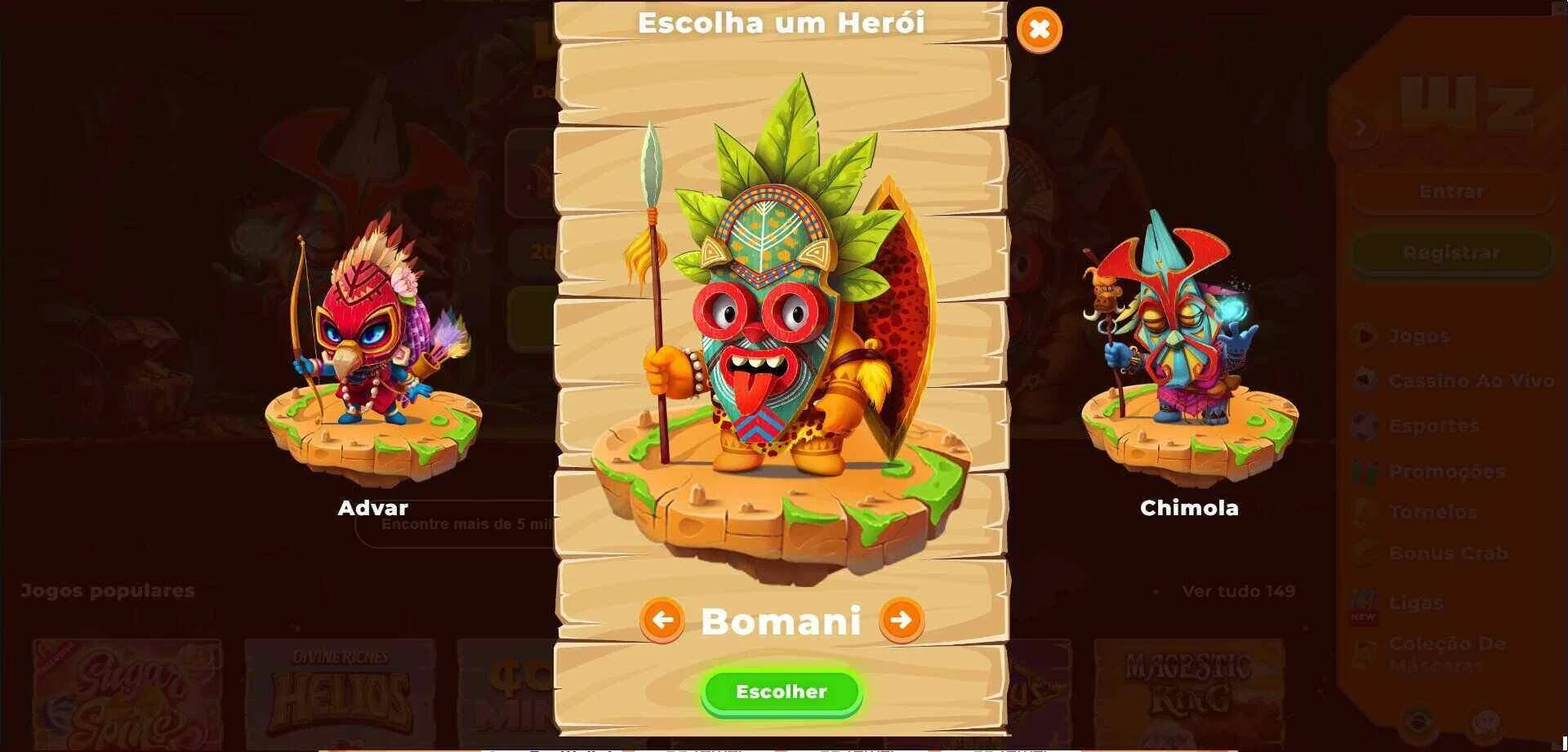Screen dimensions: 1568x752
Task: Select the Chimola hero on the right
Action: click(1188, 351)
